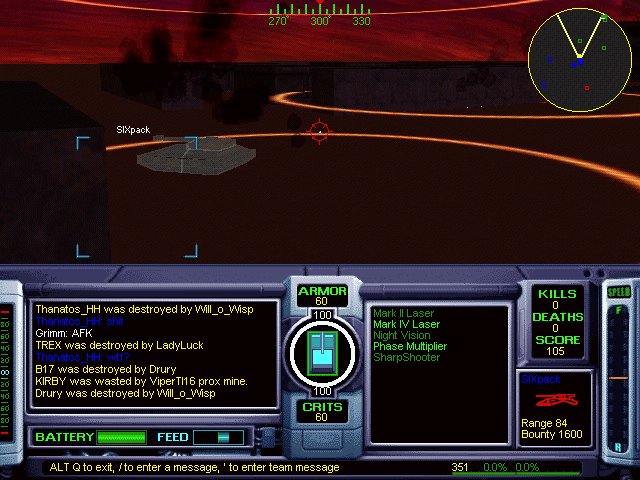Click the tank armor status icon
Image resolution: width=640 pixels, height=480 pixels.
[x=323, y=352]
